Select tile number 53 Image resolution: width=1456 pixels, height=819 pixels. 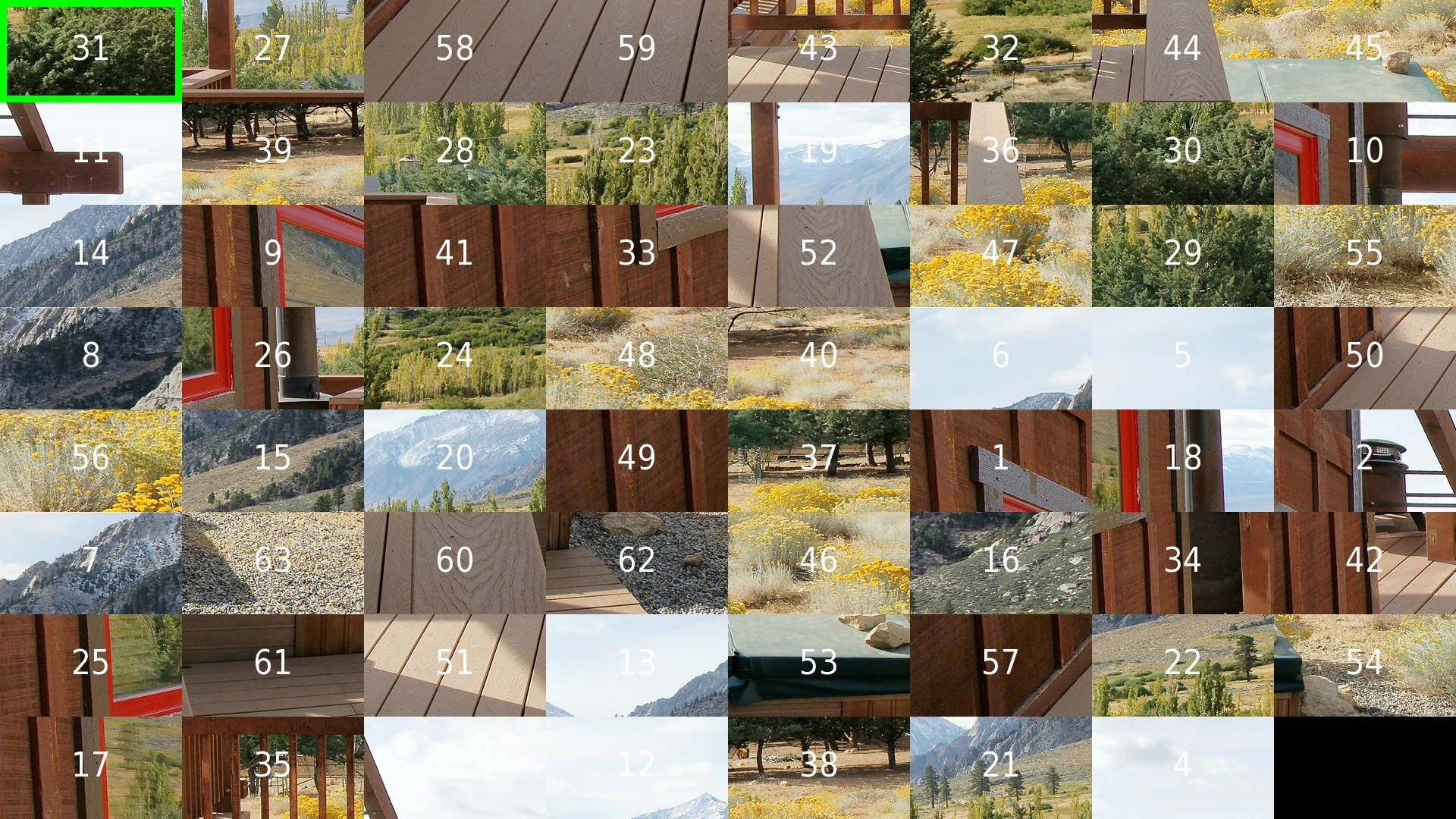point(819,665)
